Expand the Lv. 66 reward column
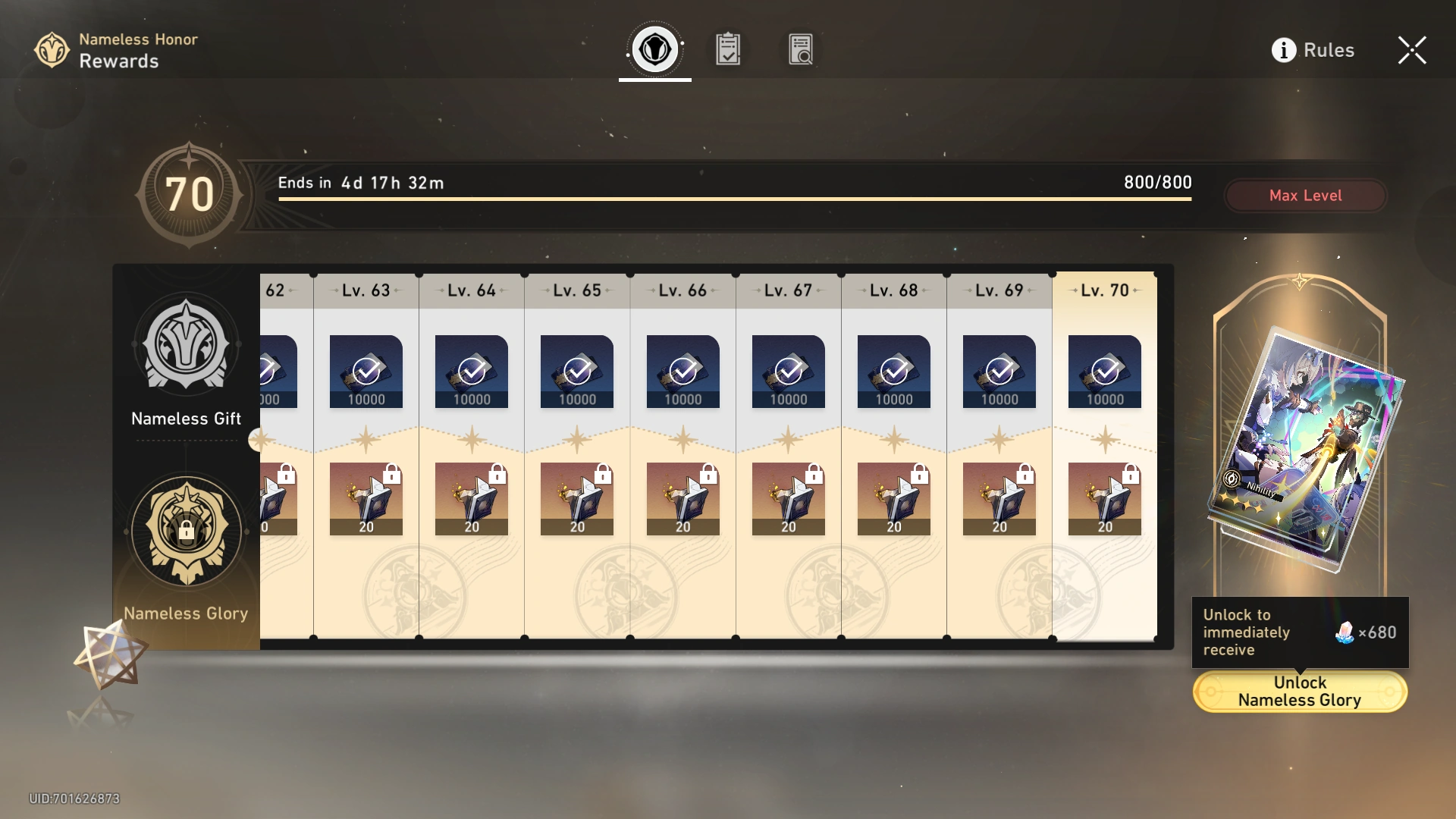 click(682, 290)
